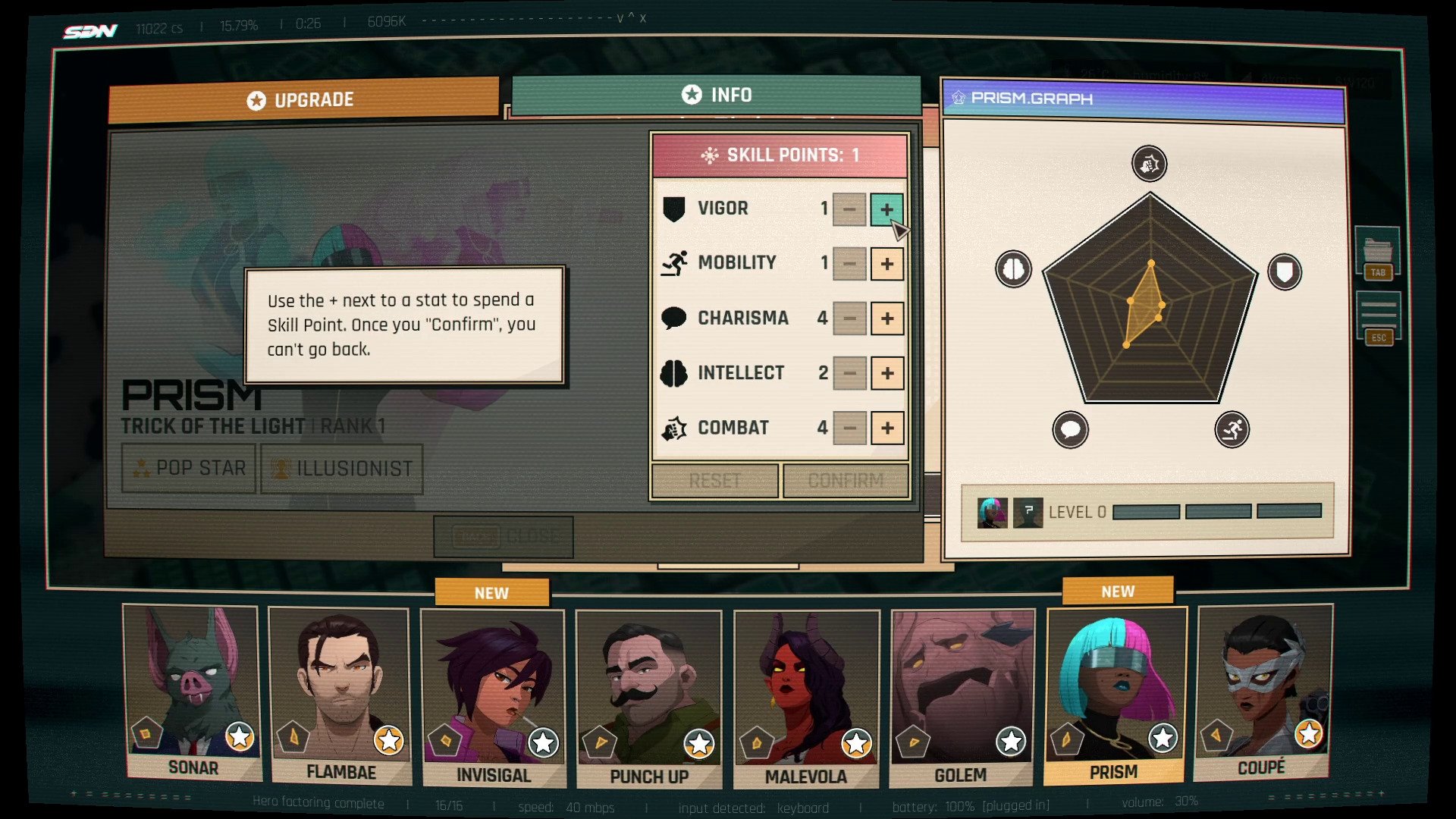Pick the Invisigal hero portrait

coord(493,696)
